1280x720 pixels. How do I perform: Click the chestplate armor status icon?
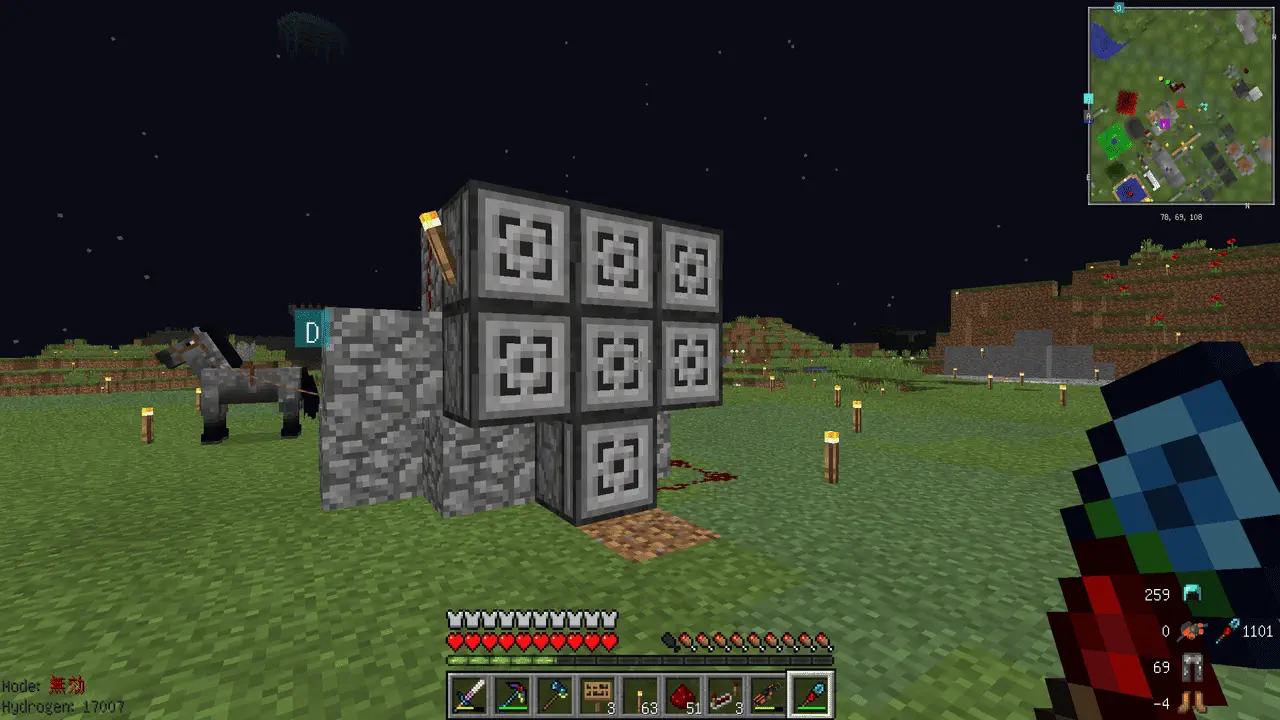click(1191, 631)
